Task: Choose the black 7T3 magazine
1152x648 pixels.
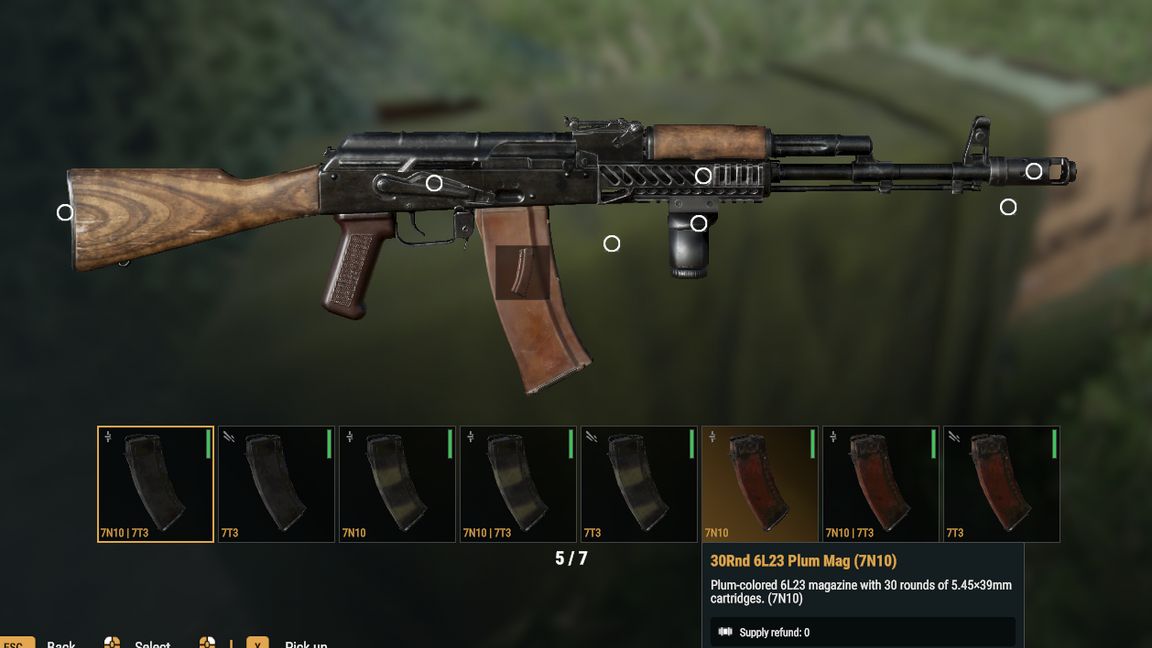Action: click(x=276, y=484)
